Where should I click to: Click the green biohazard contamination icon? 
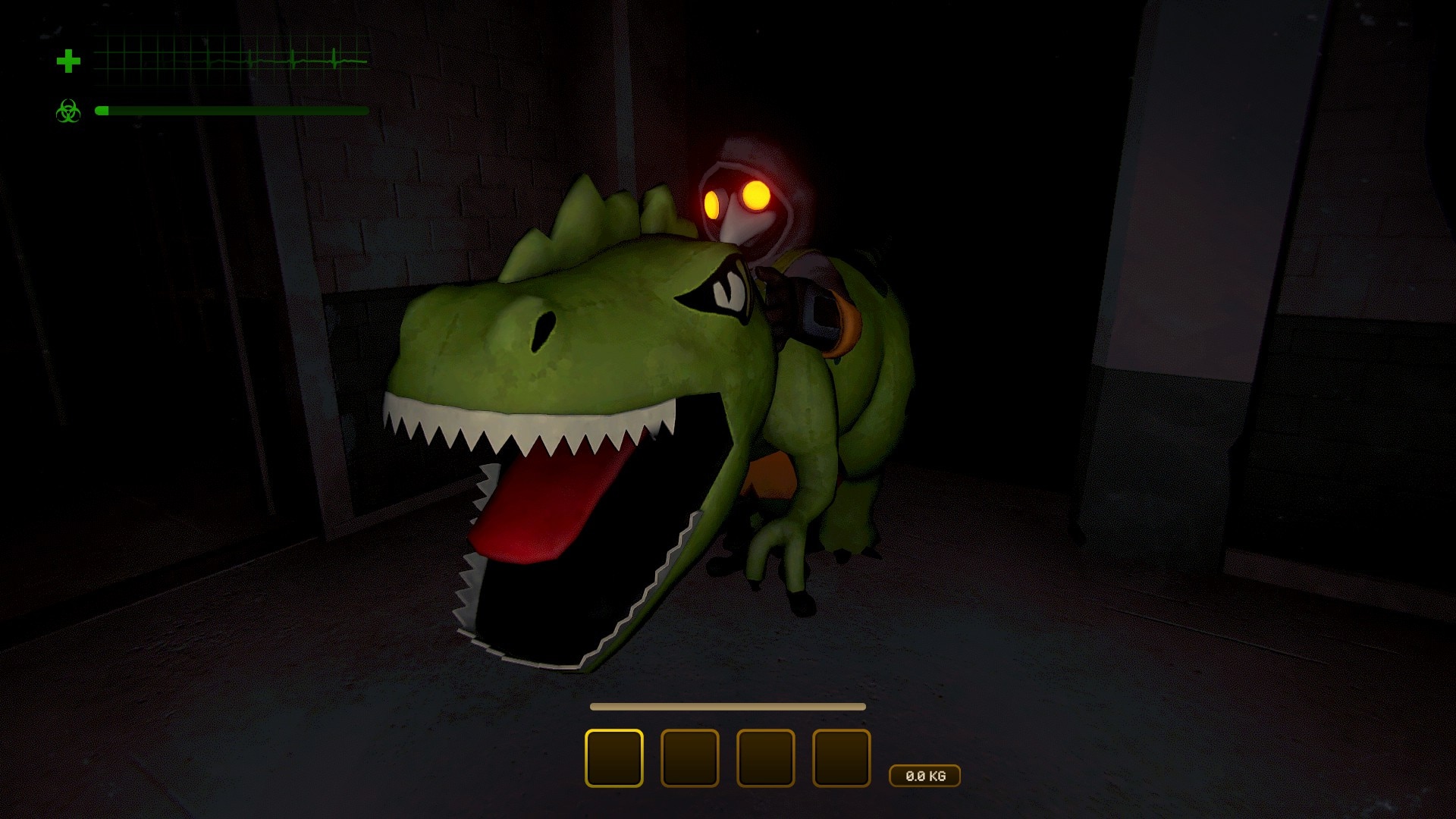click(68, 111)
